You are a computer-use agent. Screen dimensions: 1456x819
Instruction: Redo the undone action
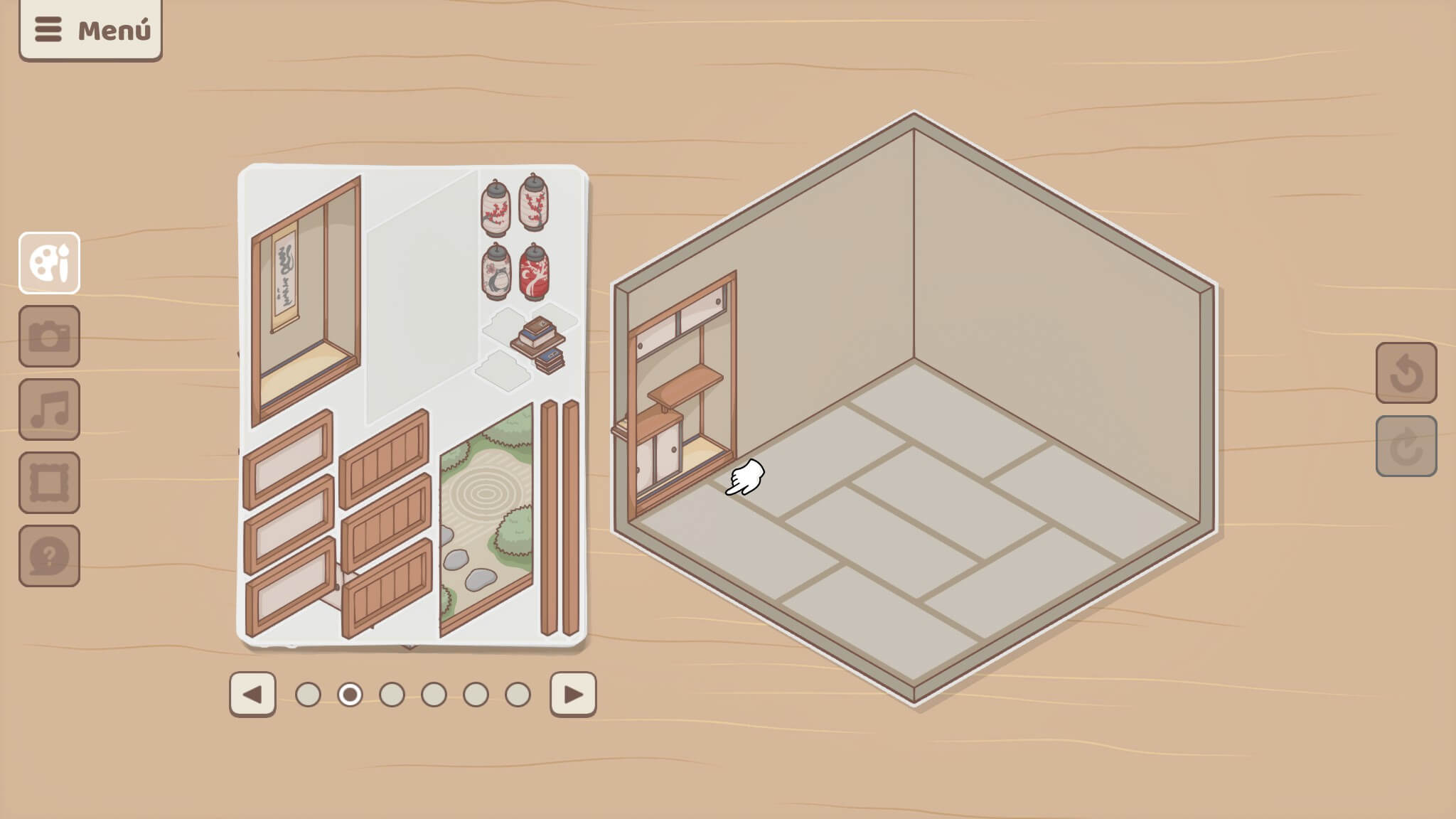point(1406,446)
